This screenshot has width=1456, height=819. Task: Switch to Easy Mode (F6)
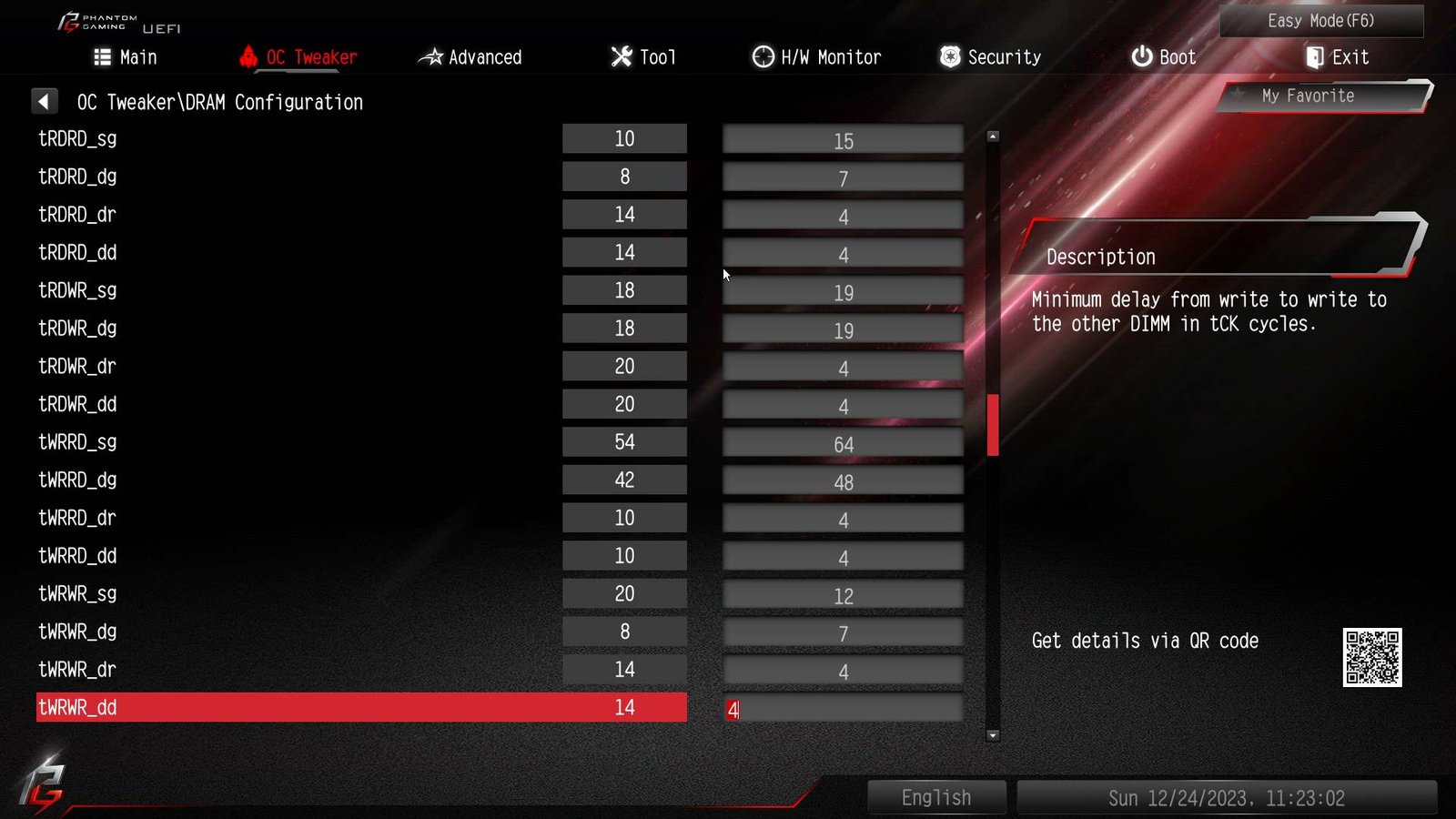point(1320,21)
